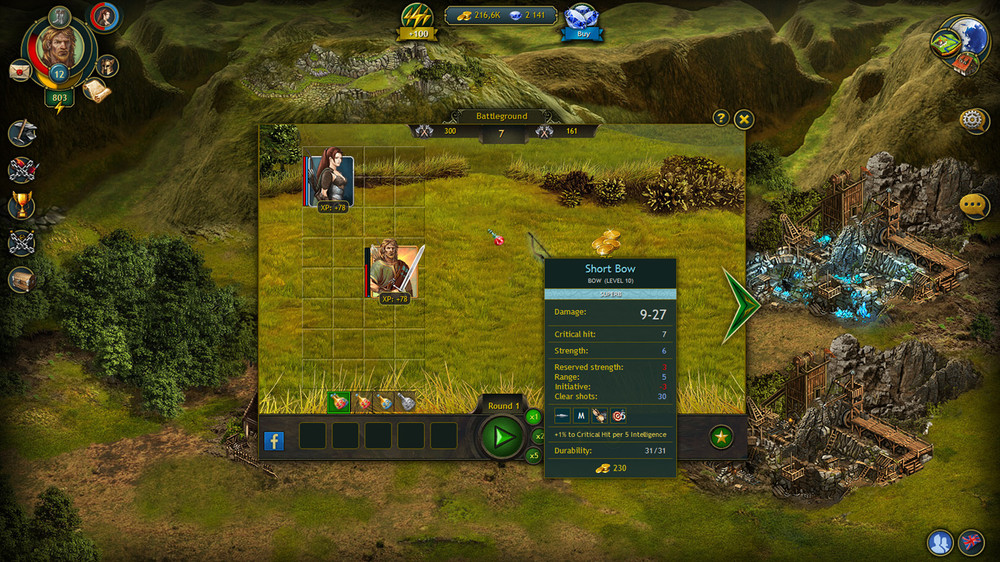
Task: Open the treasure chest inventory
Action: [x=21, y=279]
